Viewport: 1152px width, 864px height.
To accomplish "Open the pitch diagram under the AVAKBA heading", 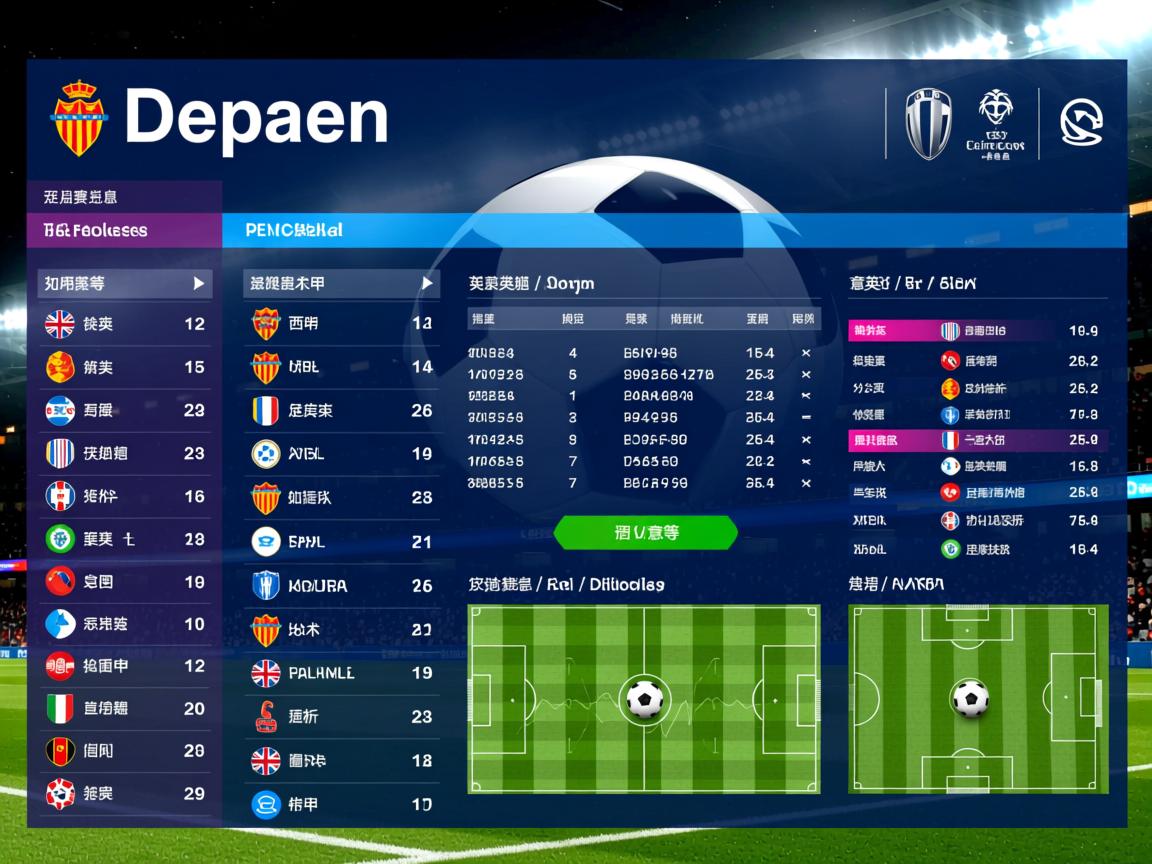I will tap(978, 699).
